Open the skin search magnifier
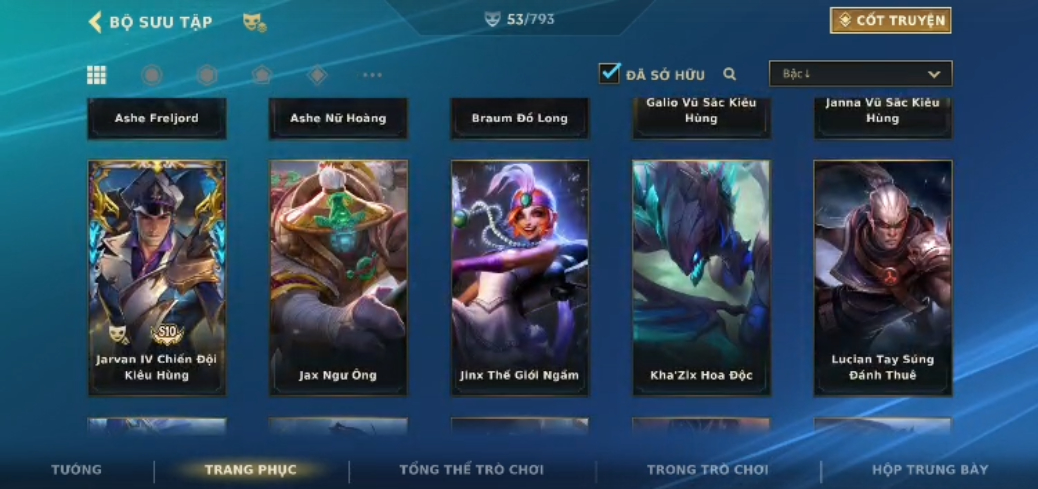The height and width of the screenshot is (489, 1038). tap(730, 74)
